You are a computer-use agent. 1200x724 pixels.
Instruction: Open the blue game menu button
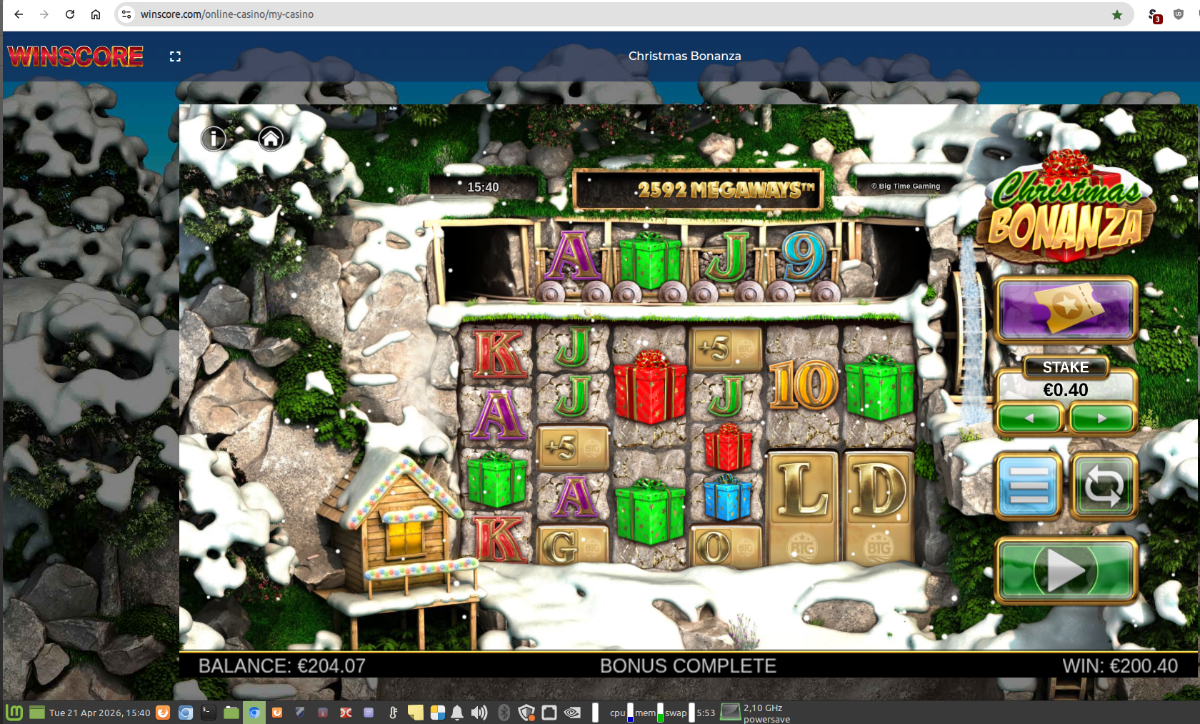click(x=1028, y=487)
